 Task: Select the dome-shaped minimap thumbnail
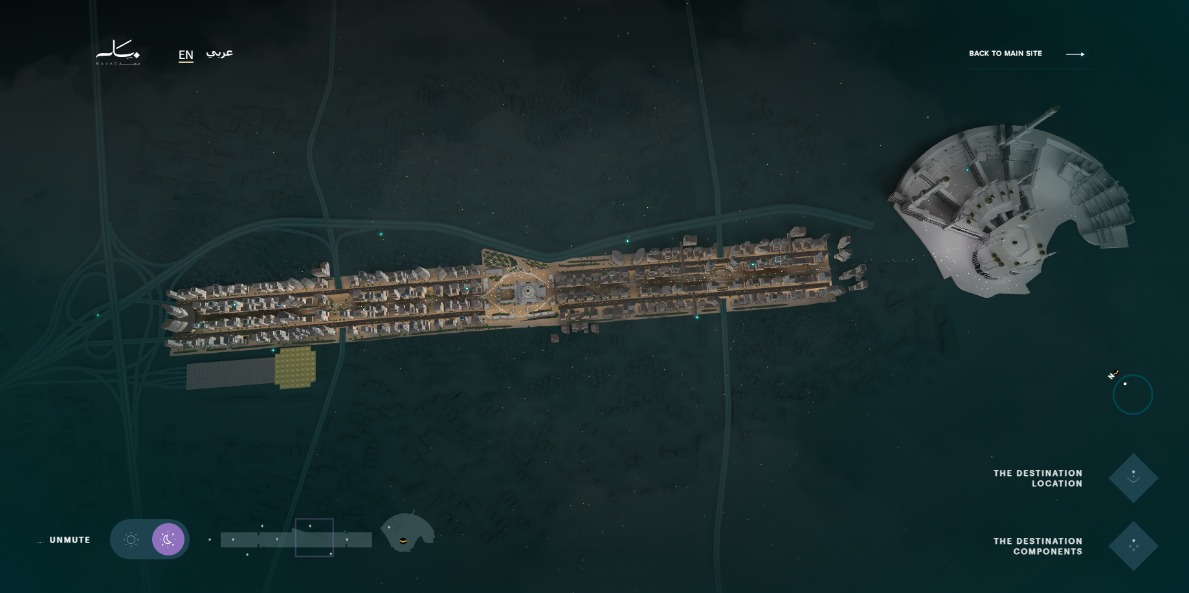coord(407,532)
